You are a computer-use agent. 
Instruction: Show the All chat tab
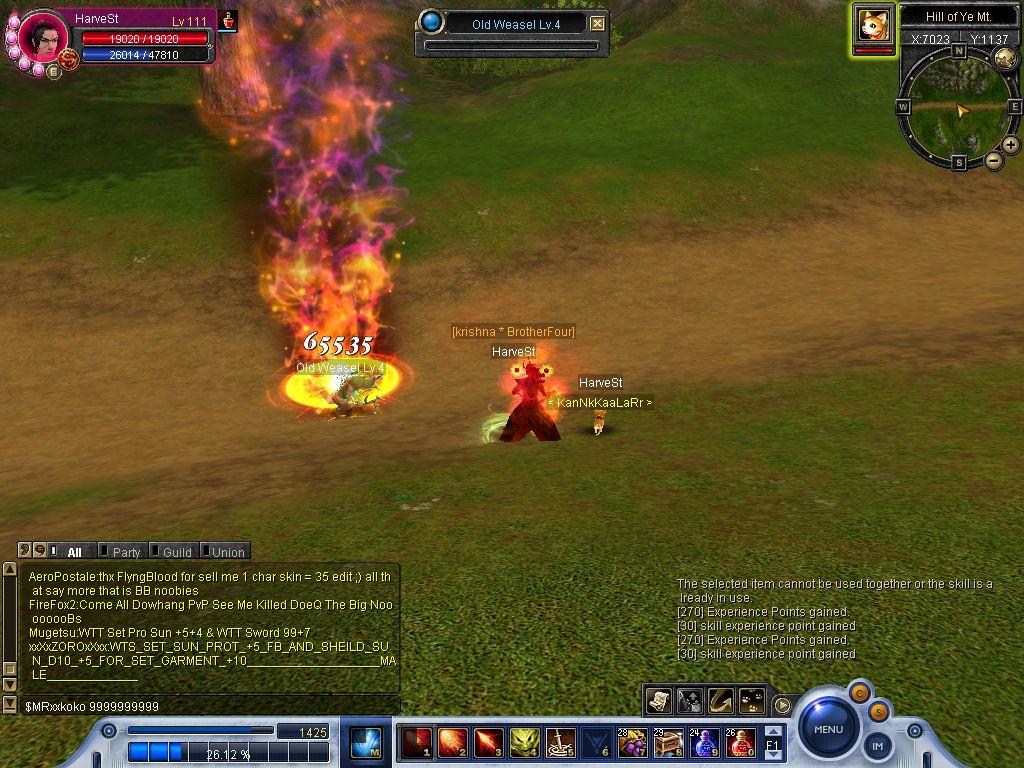pos(73,552)
